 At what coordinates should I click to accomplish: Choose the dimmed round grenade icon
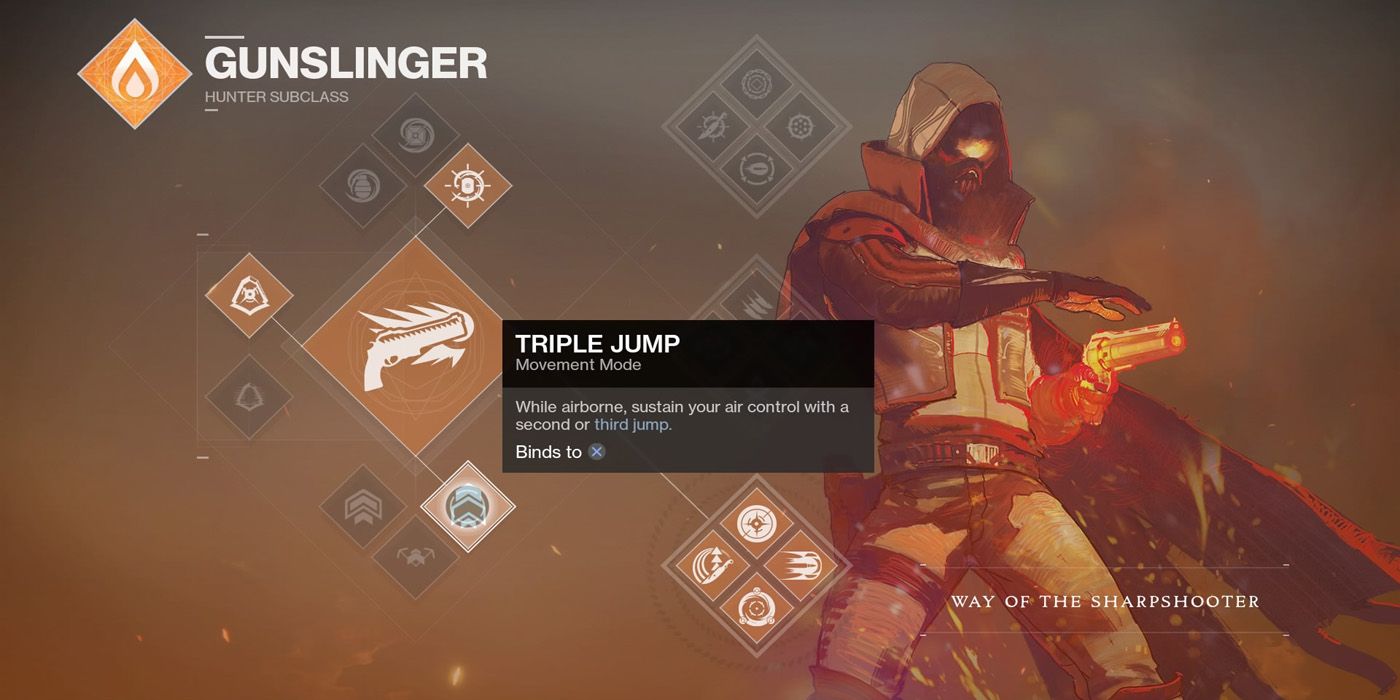click(x=363, y=187)
